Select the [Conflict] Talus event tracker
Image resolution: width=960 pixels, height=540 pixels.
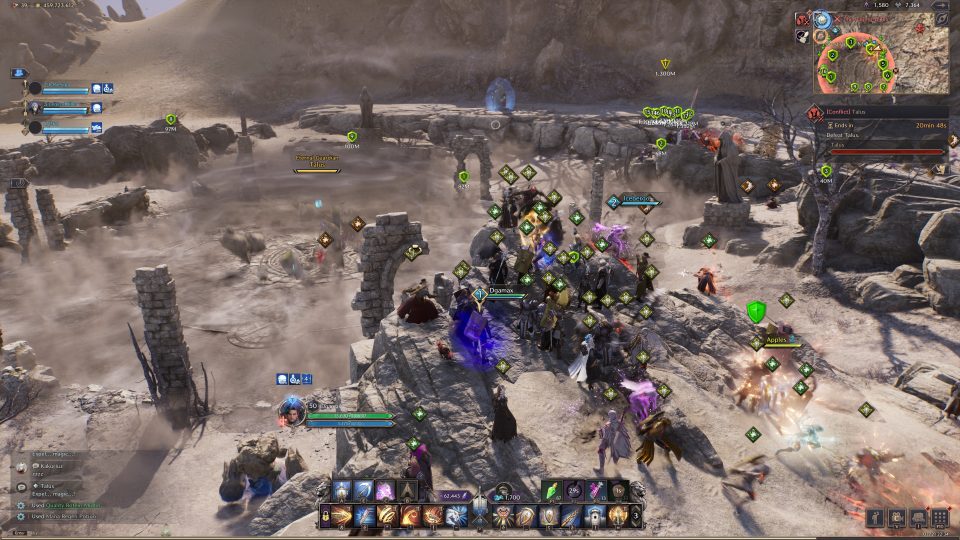pos(880,112)
